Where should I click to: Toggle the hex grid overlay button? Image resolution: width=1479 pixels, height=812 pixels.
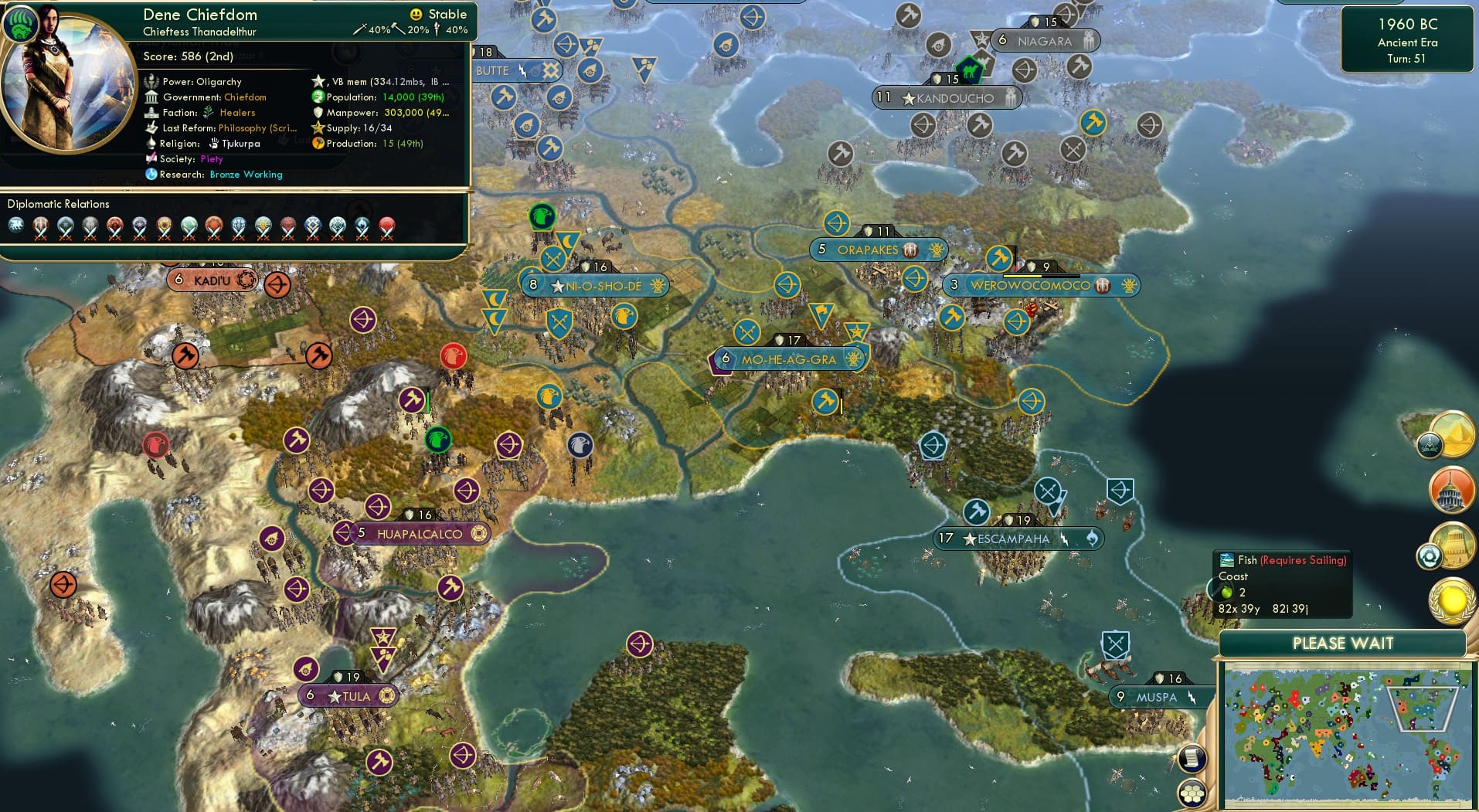pos(1193,791)
